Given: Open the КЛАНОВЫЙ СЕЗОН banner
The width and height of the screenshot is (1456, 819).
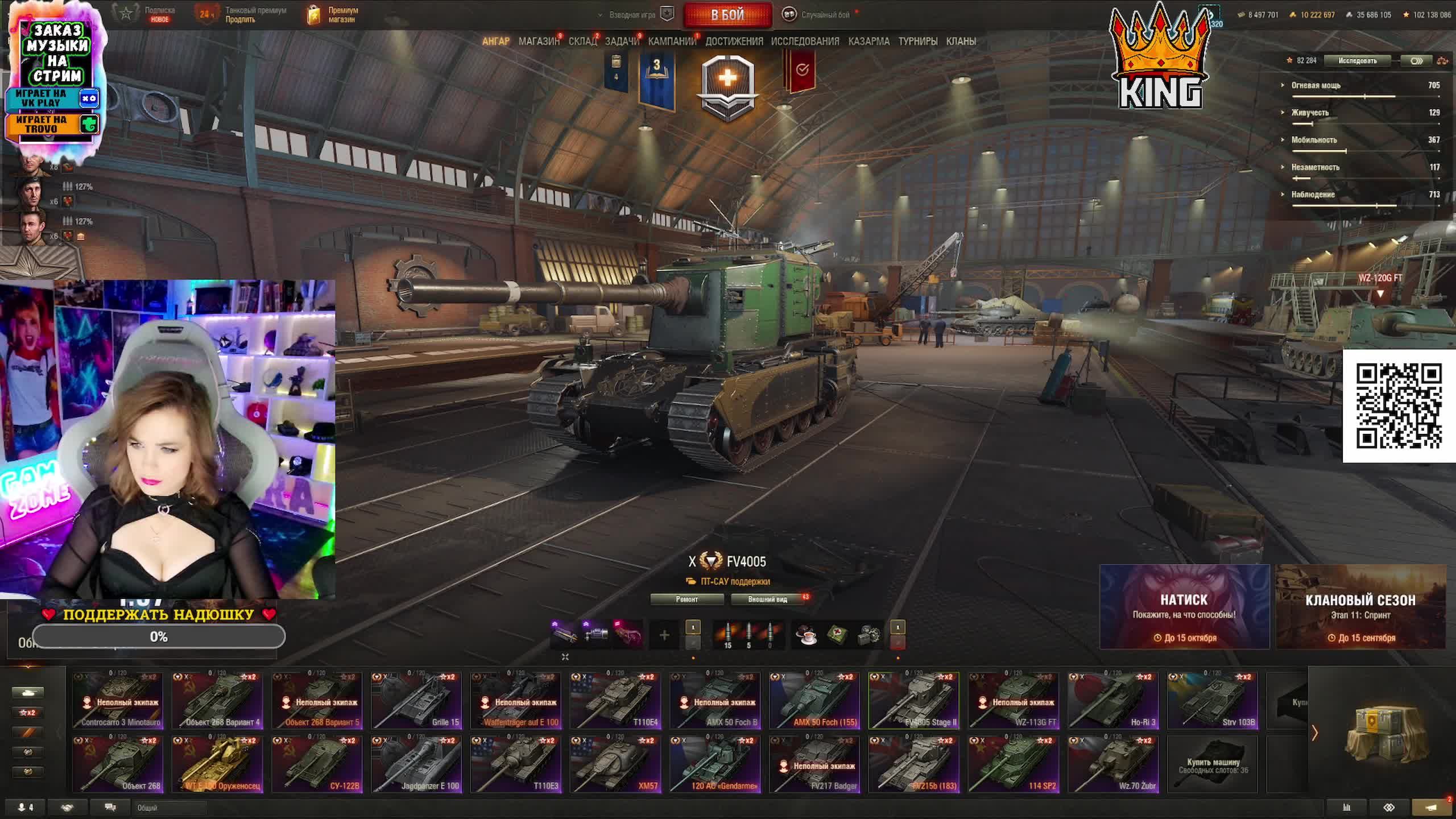Looking at the screenshot, I should [1360, 607].
